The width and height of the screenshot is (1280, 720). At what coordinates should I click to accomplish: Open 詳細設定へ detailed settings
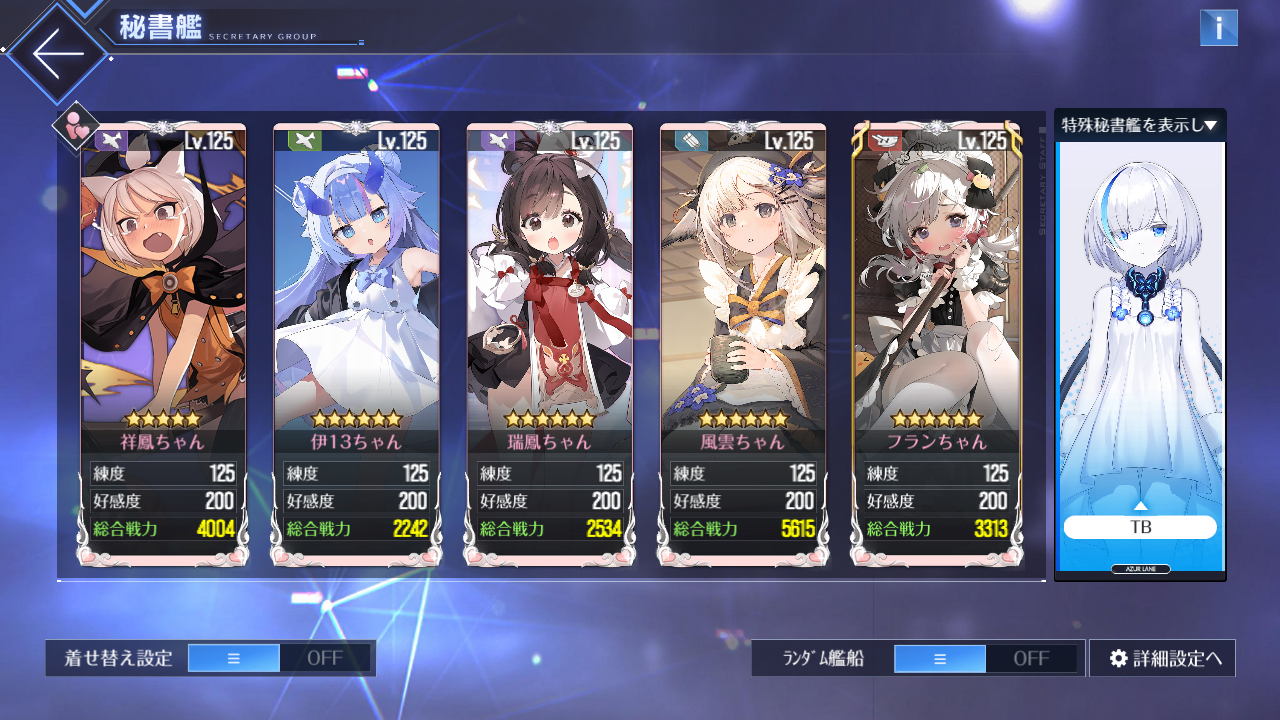[1162, 658]
